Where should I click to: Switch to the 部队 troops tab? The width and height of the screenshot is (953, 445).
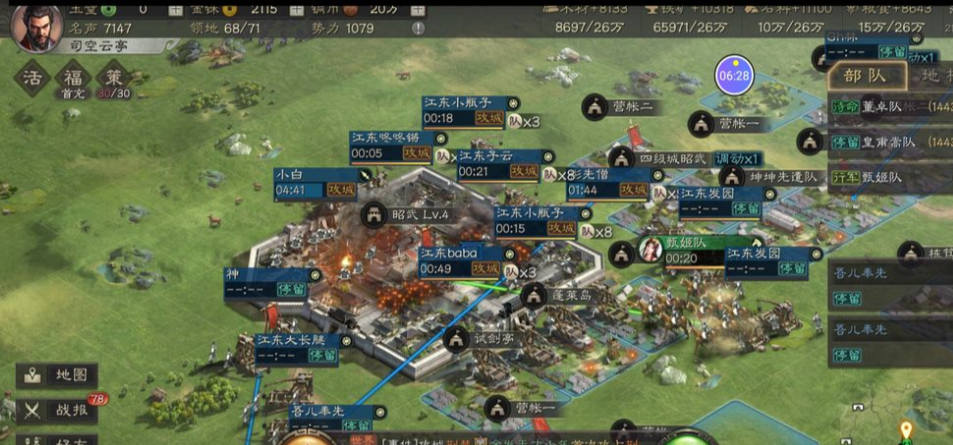point(865,78)
